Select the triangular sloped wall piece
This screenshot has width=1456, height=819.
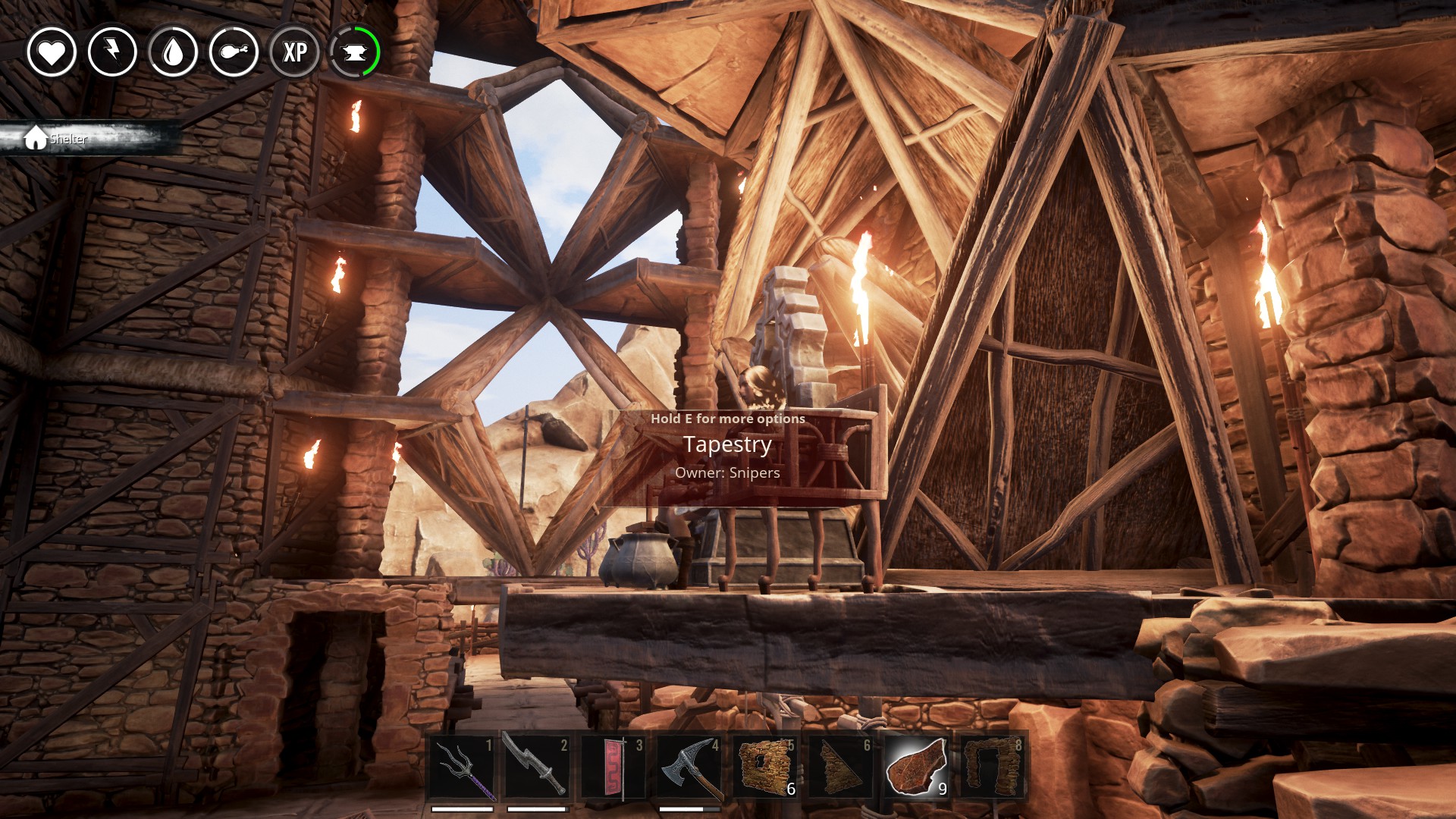(x=840, y=767)
